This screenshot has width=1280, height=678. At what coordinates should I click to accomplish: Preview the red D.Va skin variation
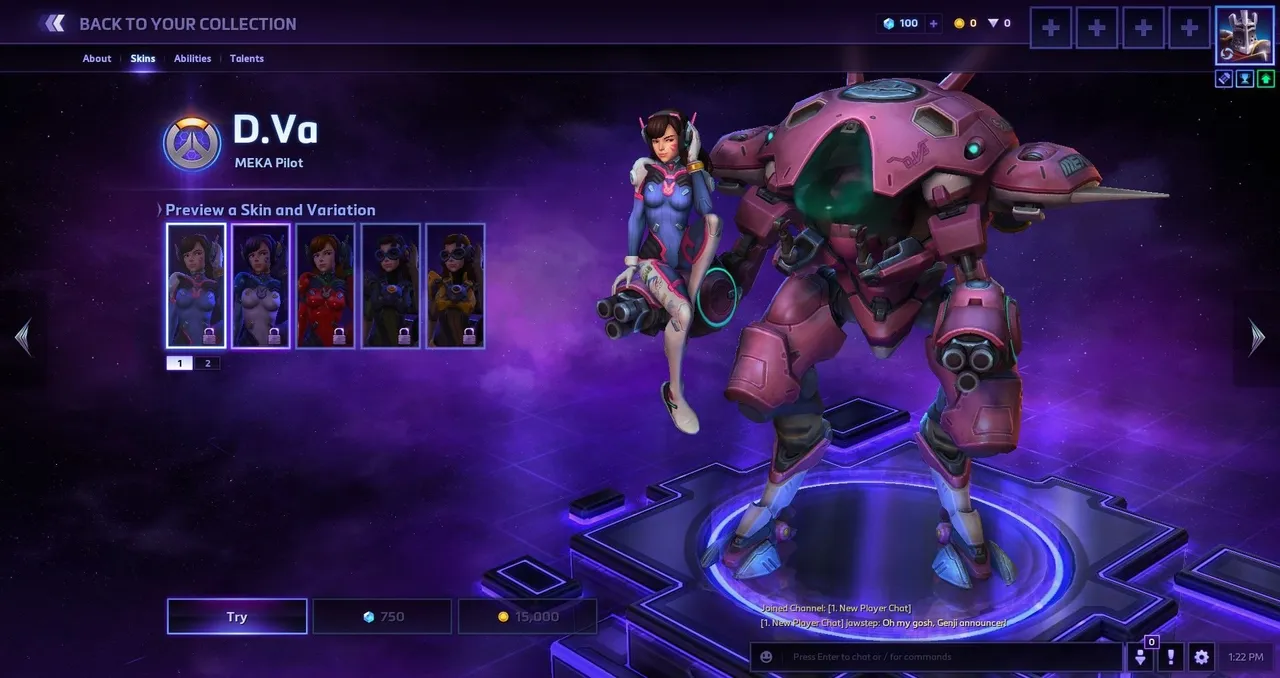(x=325, y=286)
